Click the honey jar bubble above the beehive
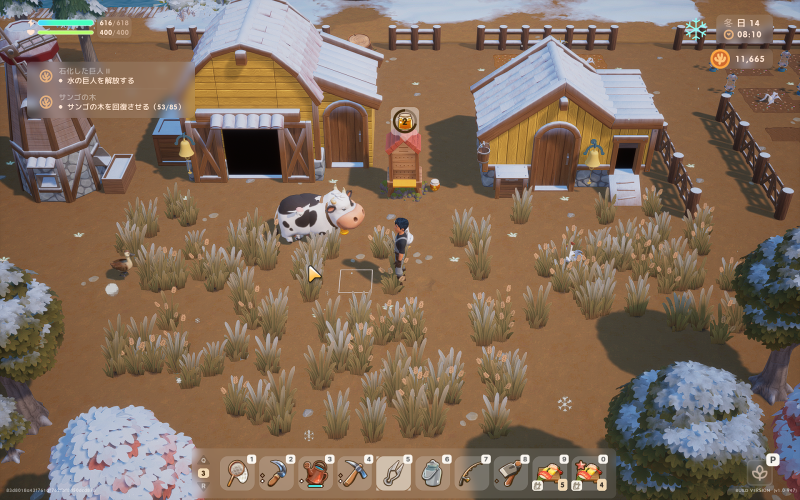This screenshot has height=500, width=800. click(x=404, y=120)
